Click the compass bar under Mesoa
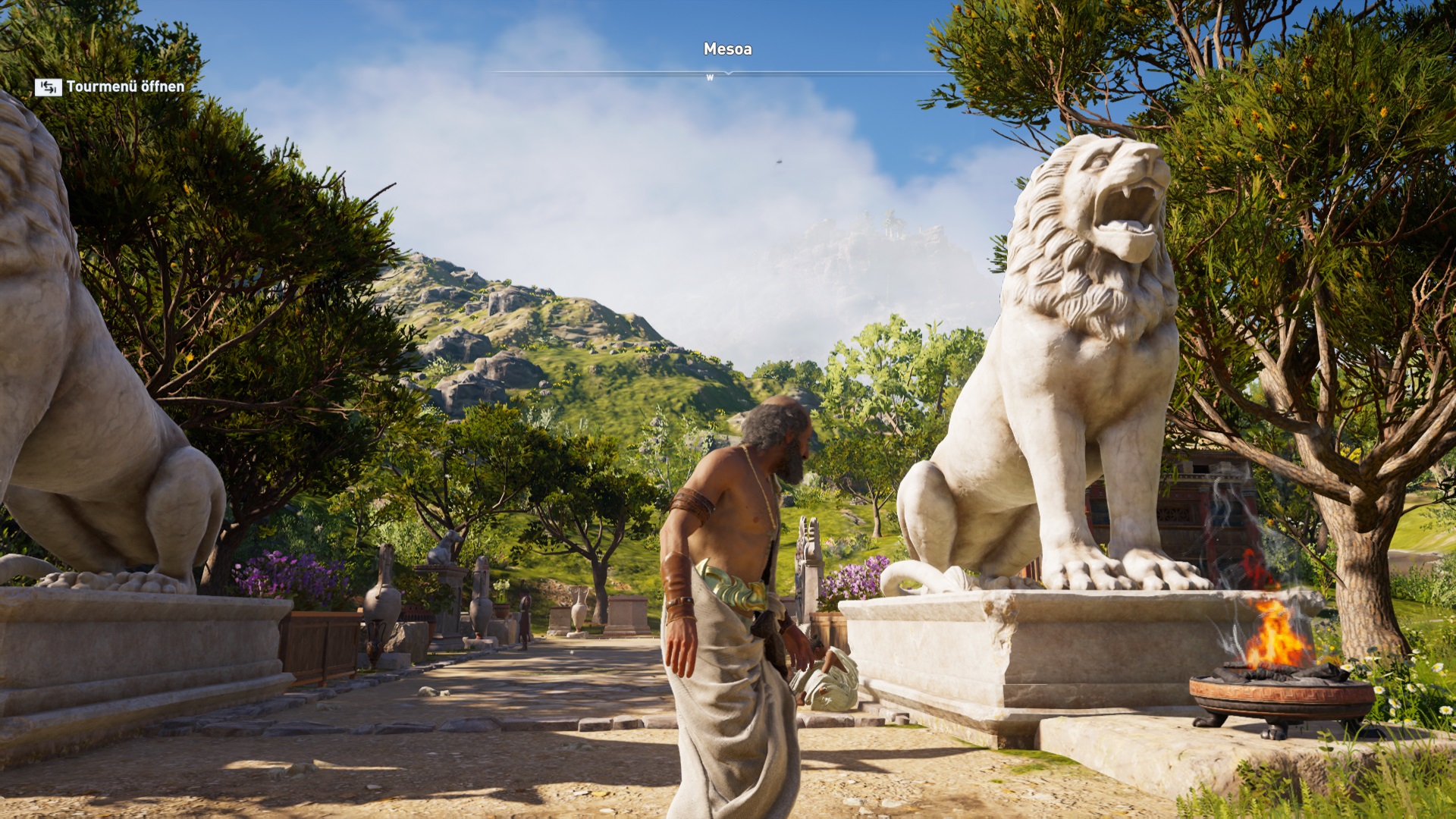Screen dimensions: 1456x819 click(x=726, y=74)
